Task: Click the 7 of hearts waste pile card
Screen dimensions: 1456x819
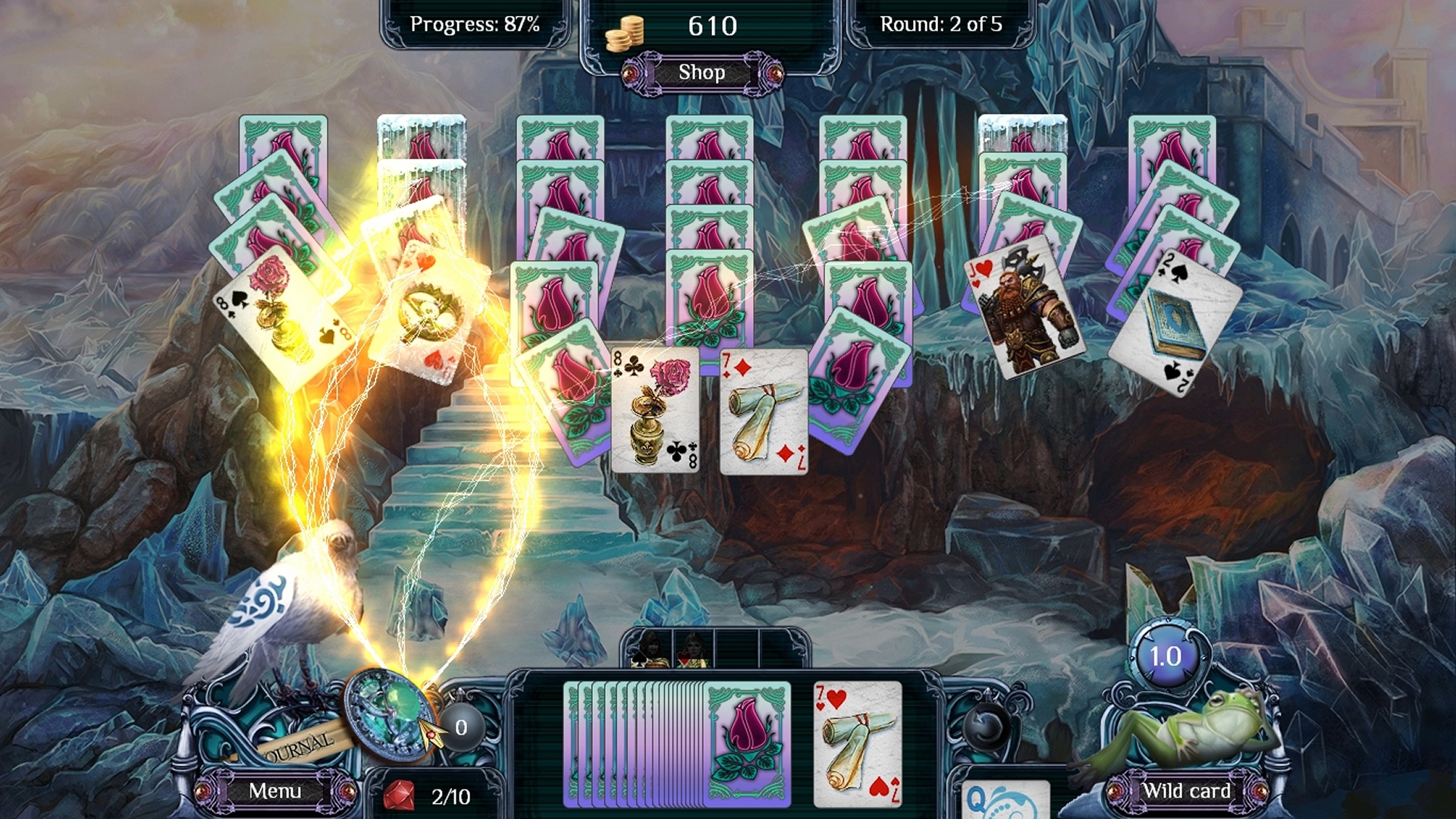Action: [x=857, y=743]
